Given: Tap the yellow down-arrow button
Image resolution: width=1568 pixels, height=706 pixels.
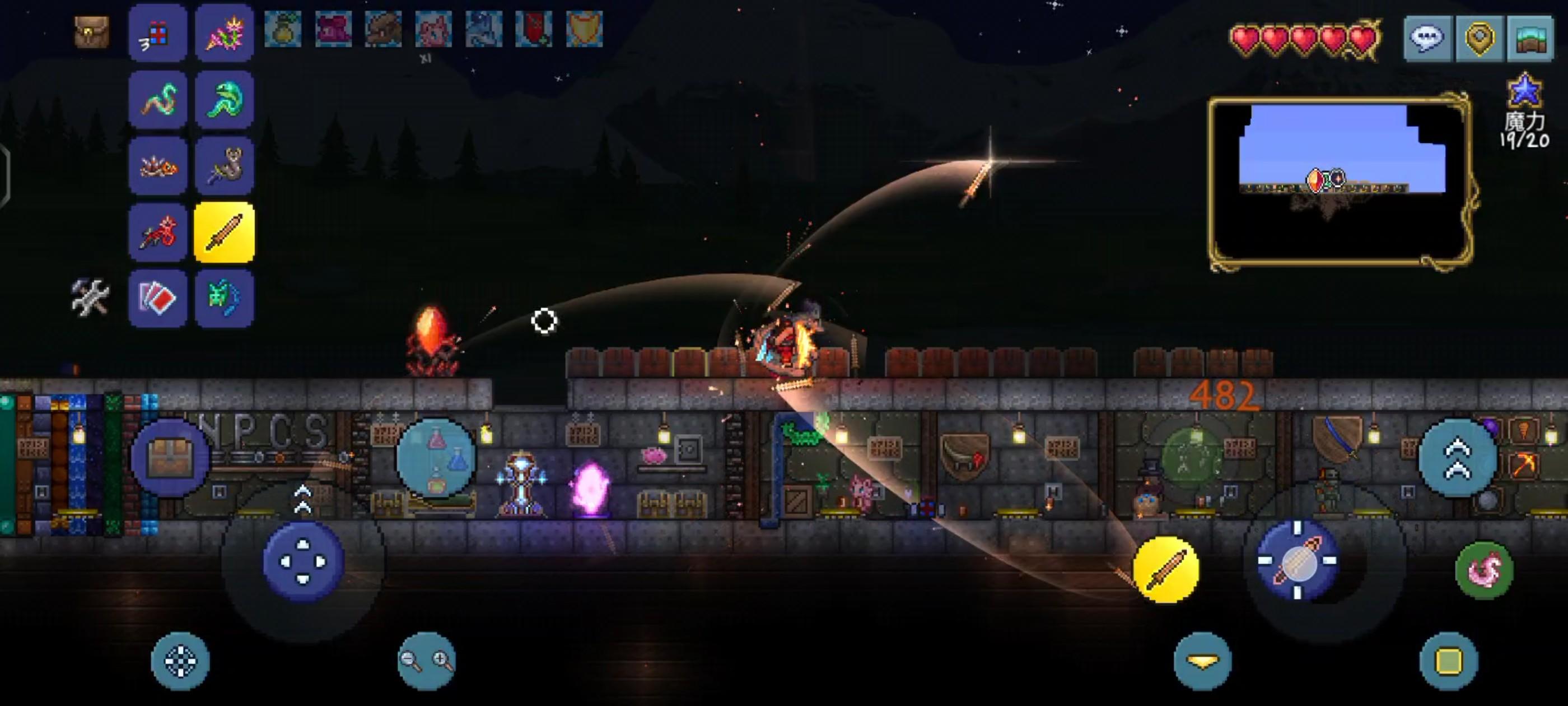Looking at the screenshot, I should [x=1203, y=661].
